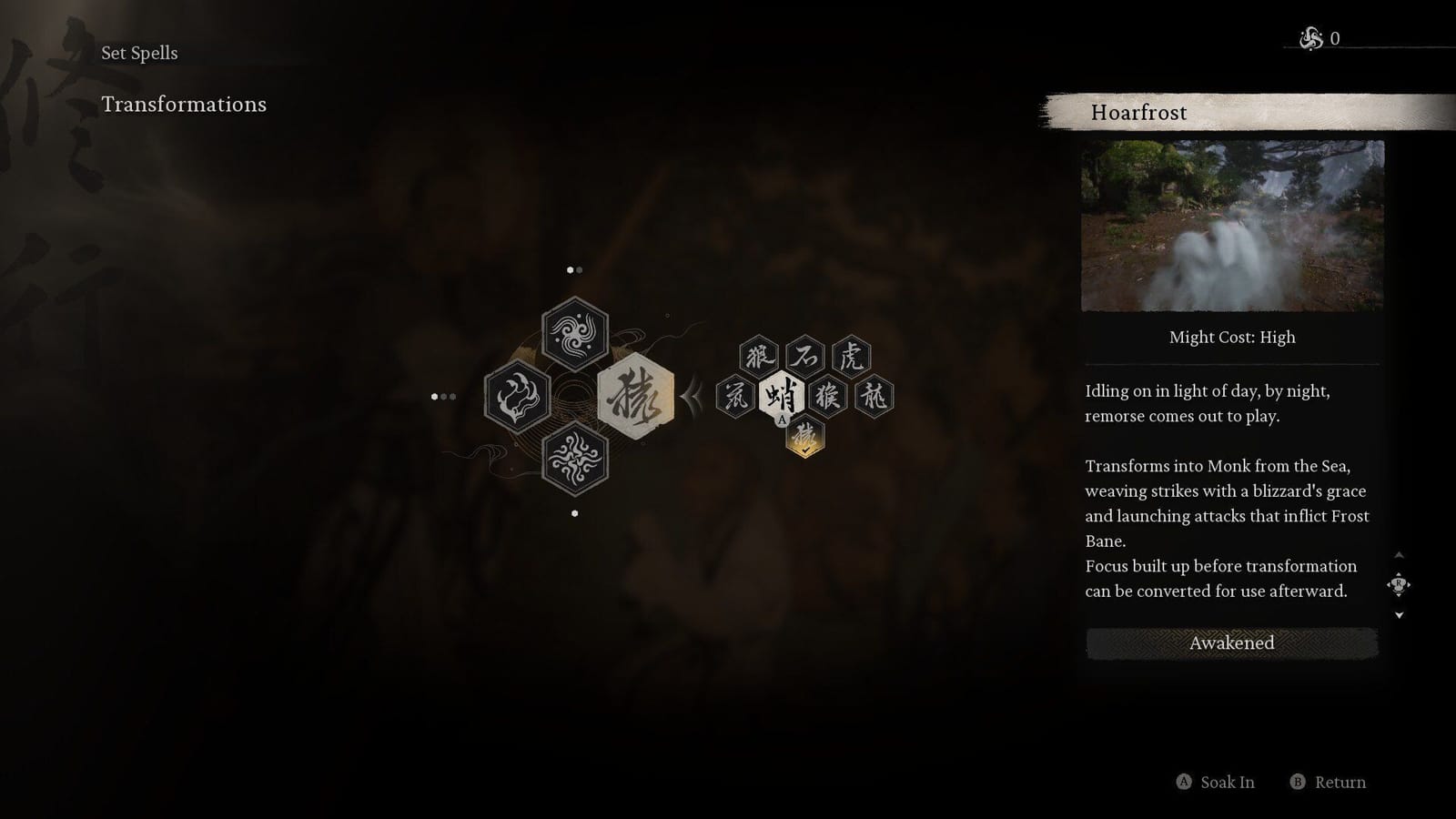Select the swirl spell category hexagon
Image resolution: width=1456 pixels, height=819 pixels.
pos(573,334)
